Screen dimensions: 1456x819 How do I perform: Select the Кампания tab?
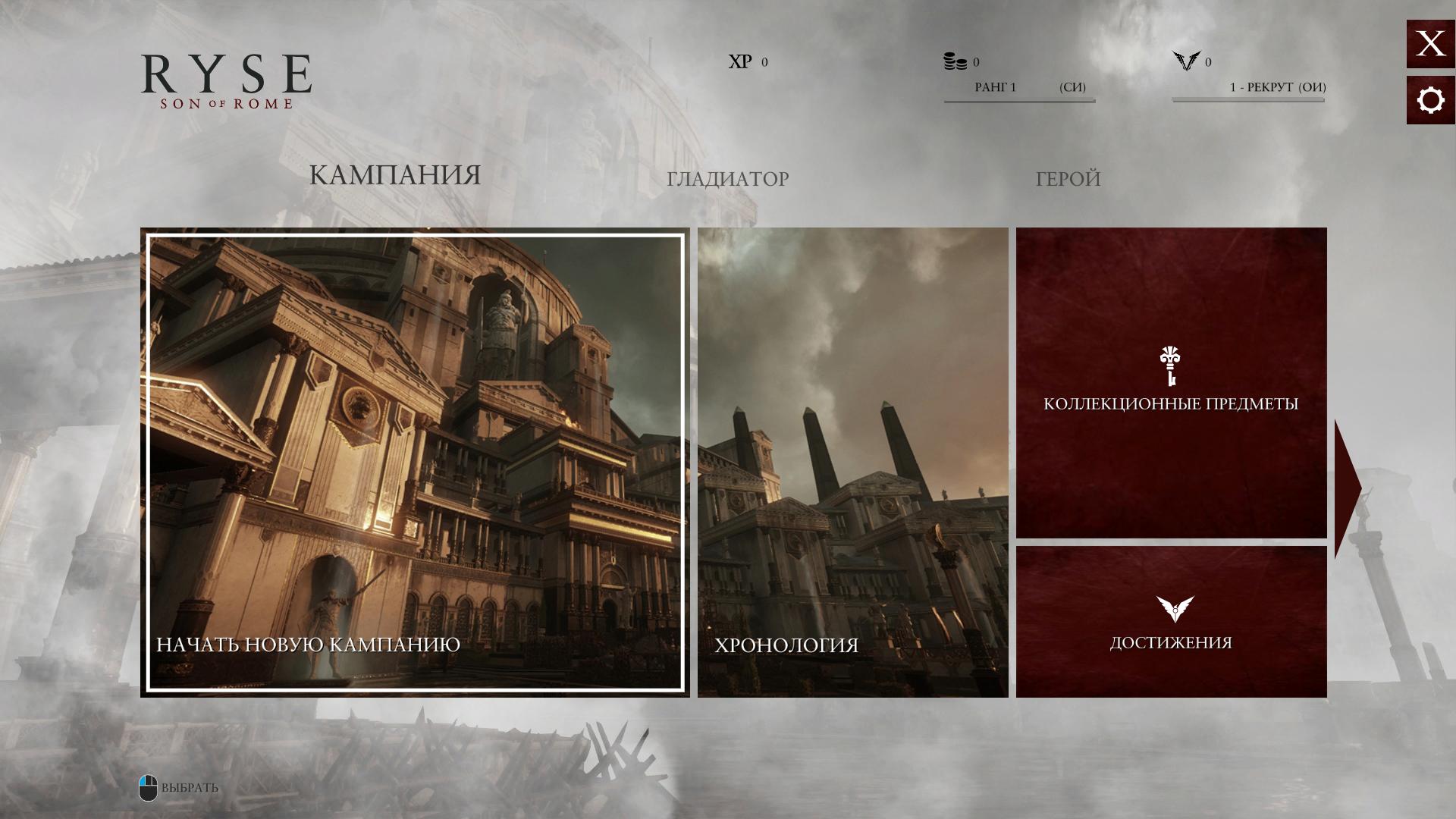pos(394,175)
